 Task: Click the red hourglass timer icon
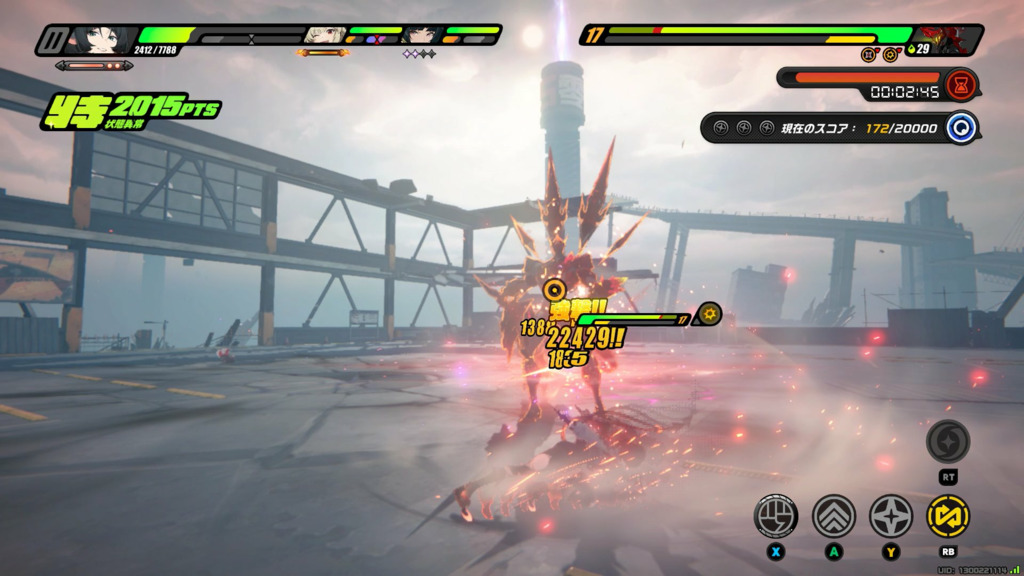(x=962, y=82)
